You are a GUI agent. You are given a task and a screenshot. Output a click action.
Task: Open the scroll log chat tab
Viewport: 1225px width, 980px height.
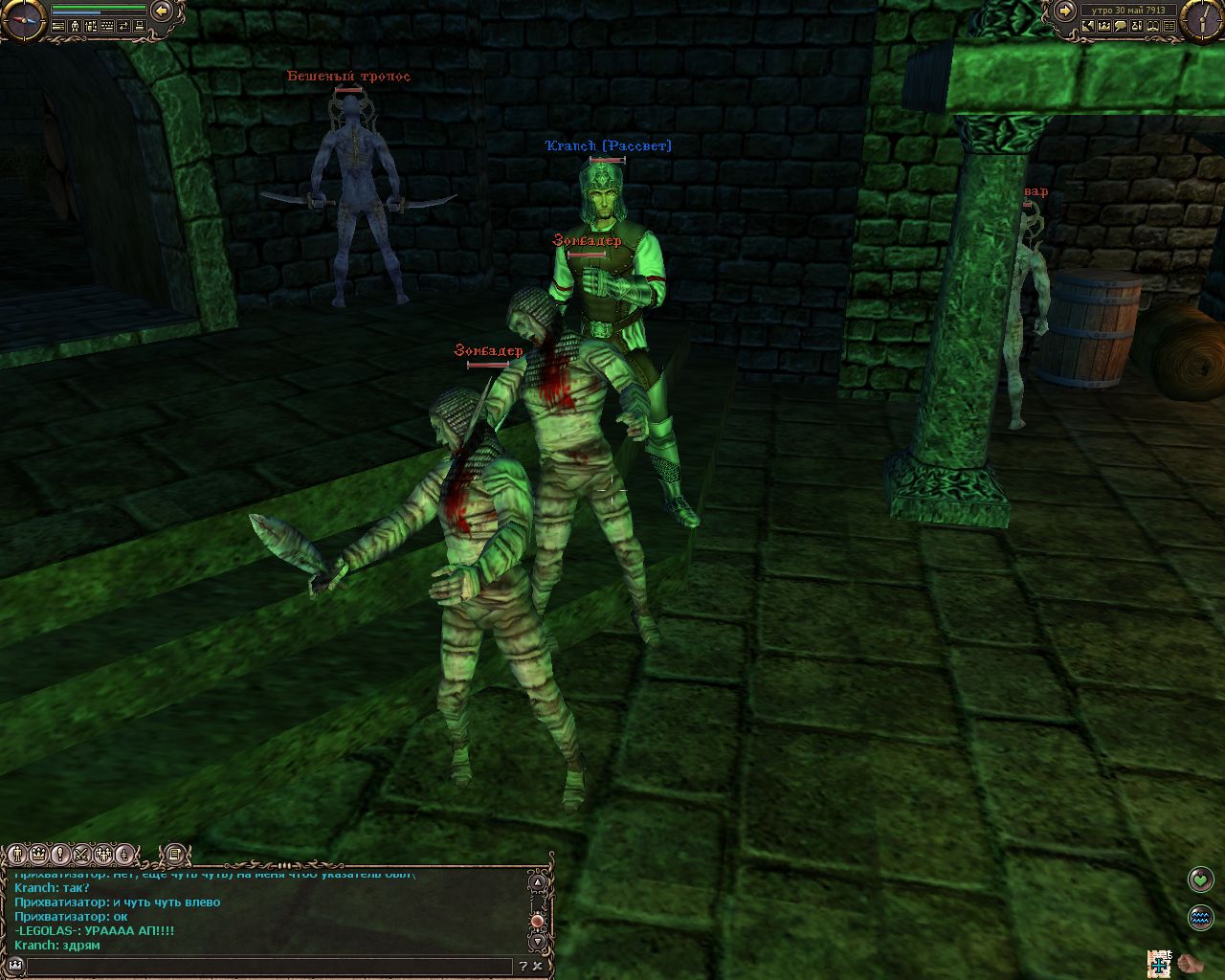click(174, 854)
